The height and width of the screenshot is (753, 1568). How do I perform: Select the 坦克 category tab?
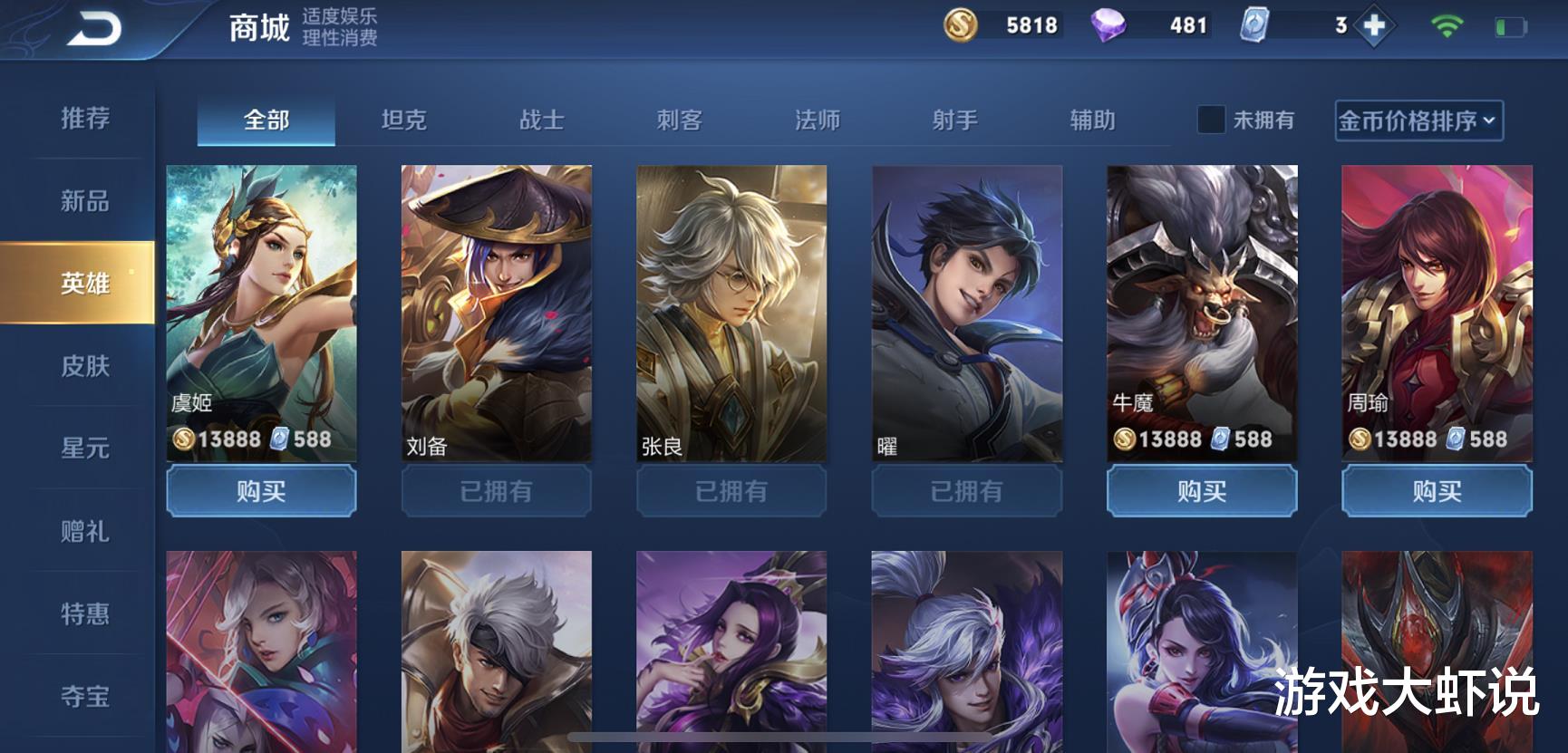(406, 119)
